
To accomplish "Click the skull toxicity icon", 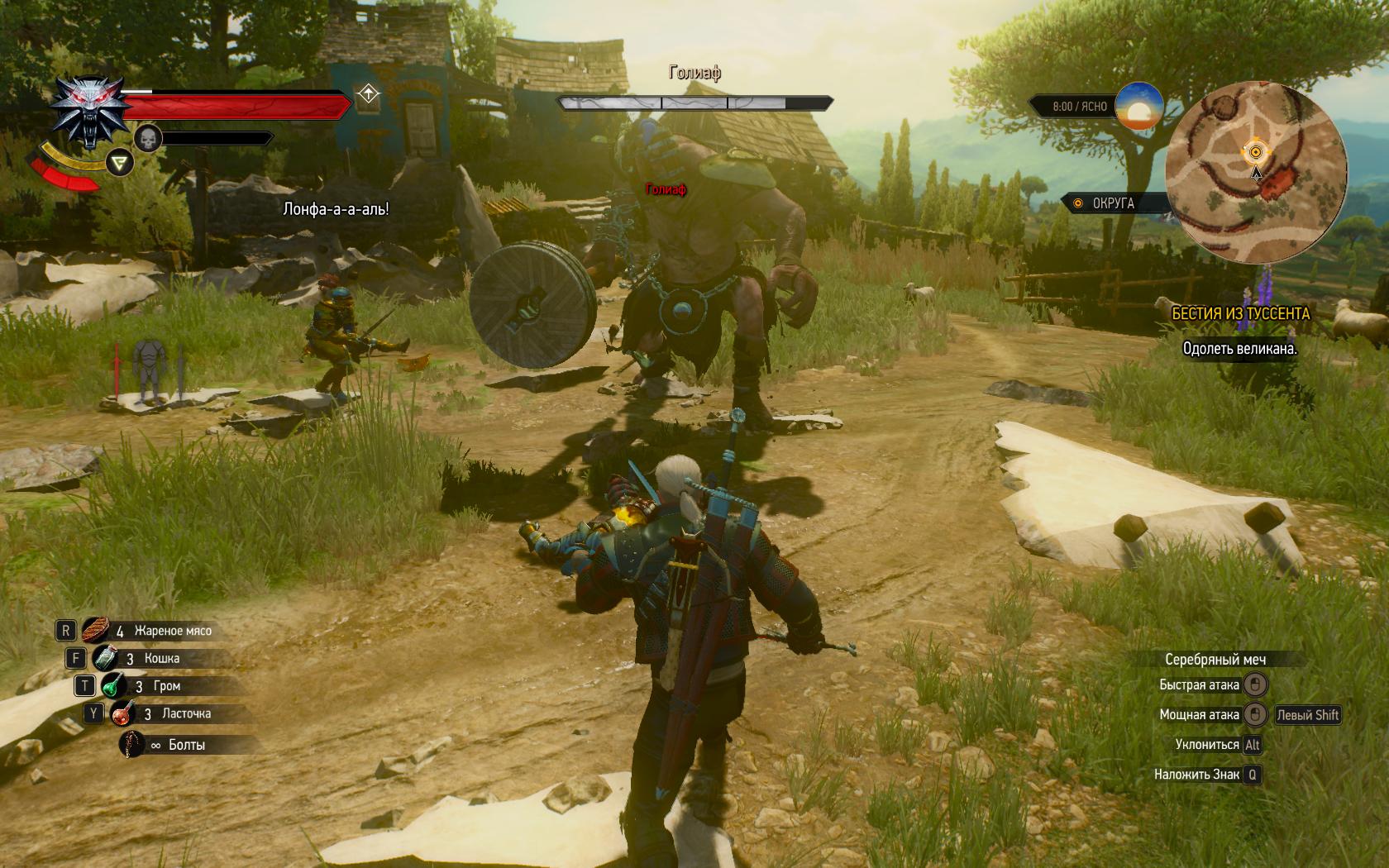I will tap(148, 138).
